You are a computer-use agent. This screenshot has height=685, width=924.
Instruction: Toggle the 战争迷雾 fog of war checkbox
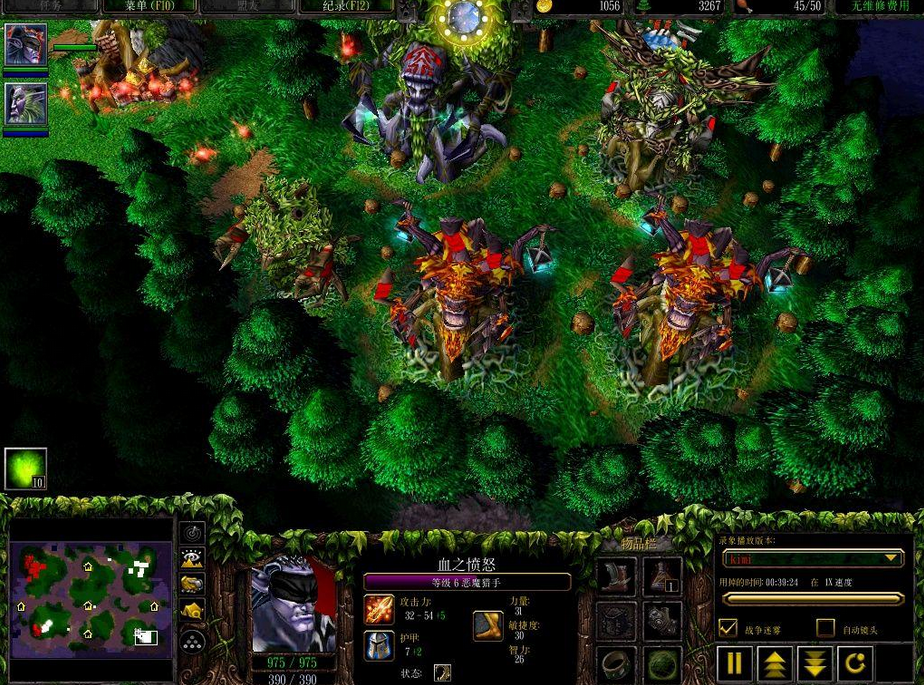point(728,628)
